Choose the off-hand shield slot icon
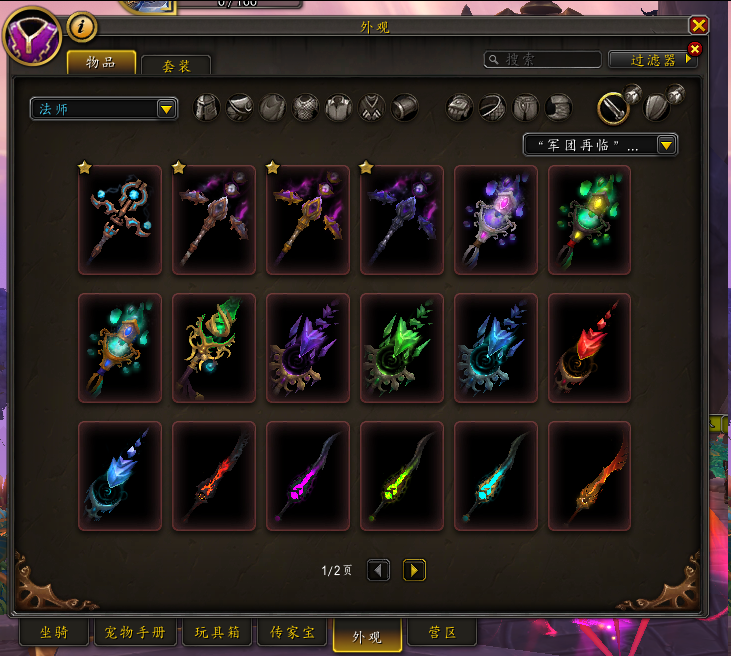The width and height of the screenshot is (731, 656). tap(657, 108)
